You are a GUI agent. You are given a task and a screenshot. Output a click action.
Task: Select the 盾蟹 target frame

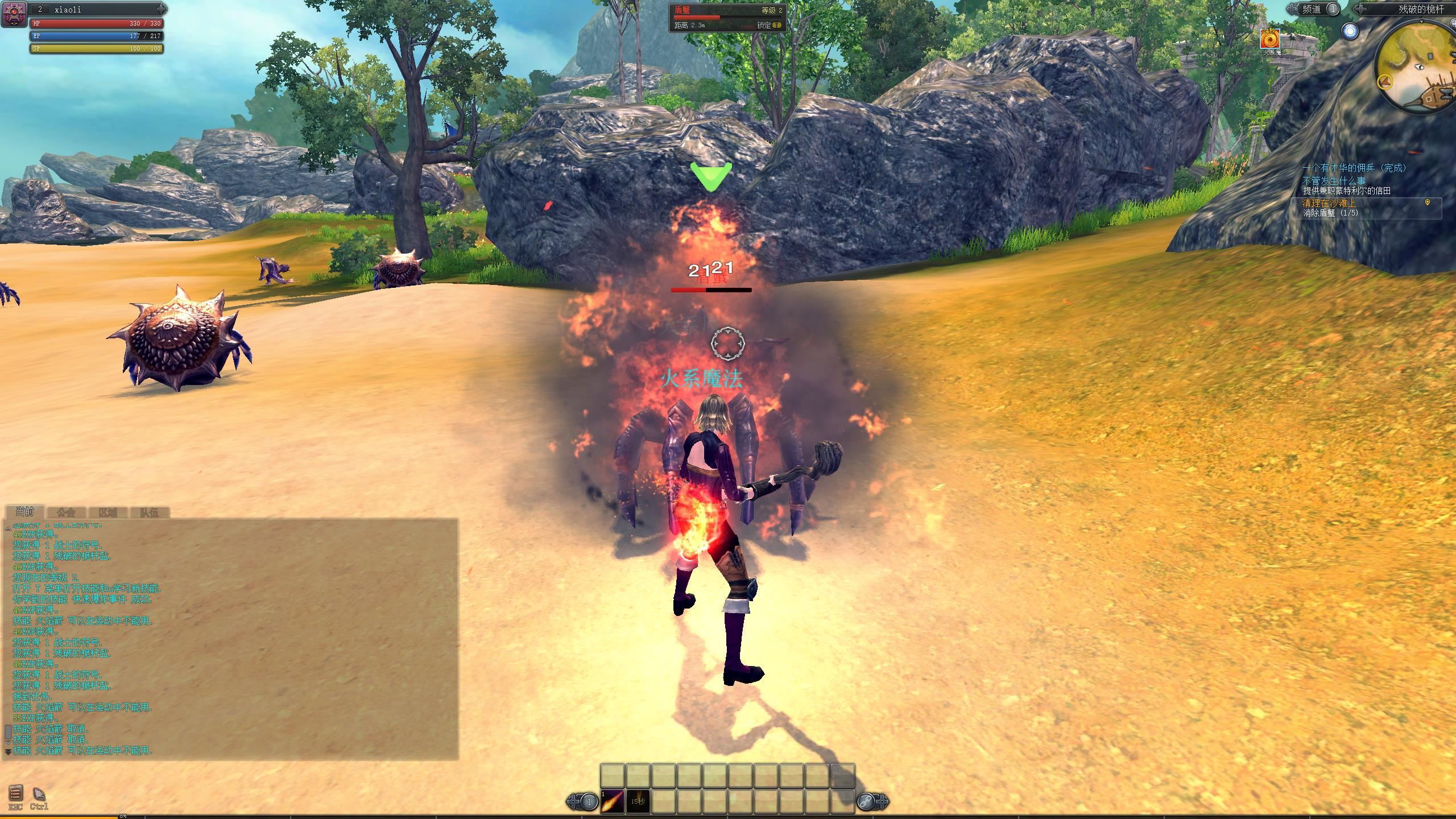pyautogui.click(x=727, y=17)
